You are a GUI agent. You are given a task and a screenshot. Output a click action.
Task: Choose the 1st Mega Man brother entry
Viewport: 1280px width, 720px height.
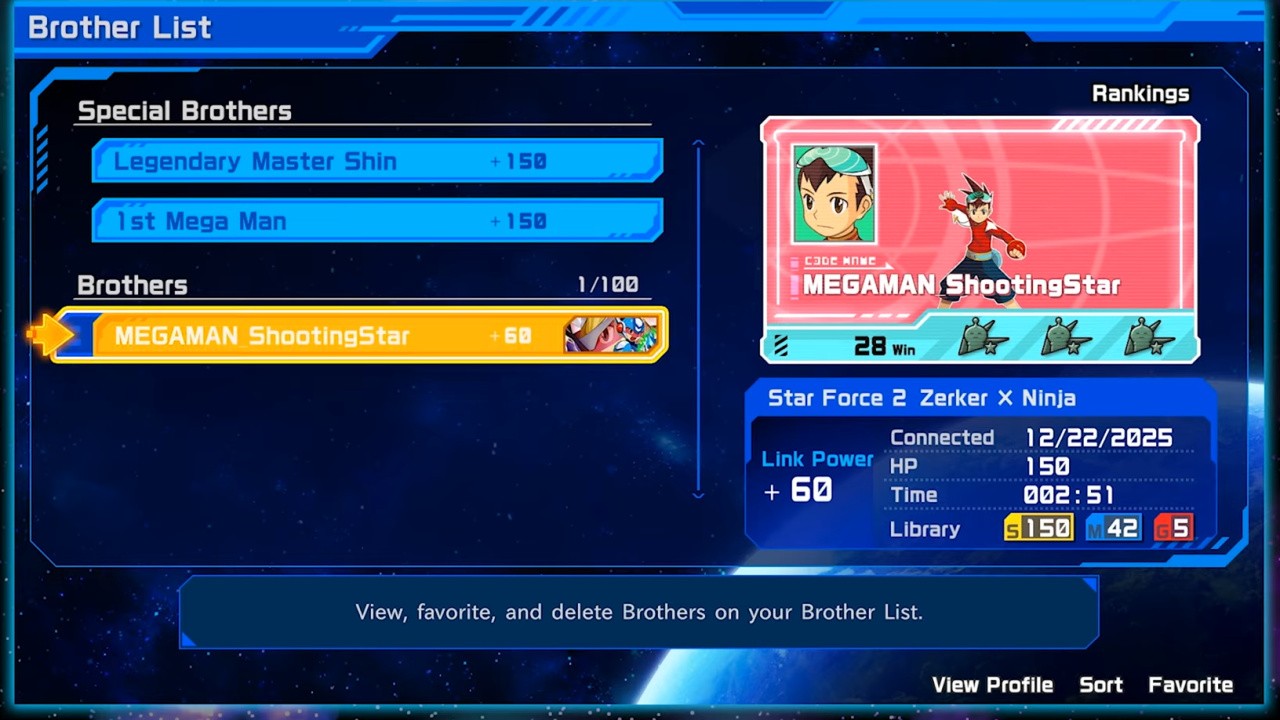377,221
